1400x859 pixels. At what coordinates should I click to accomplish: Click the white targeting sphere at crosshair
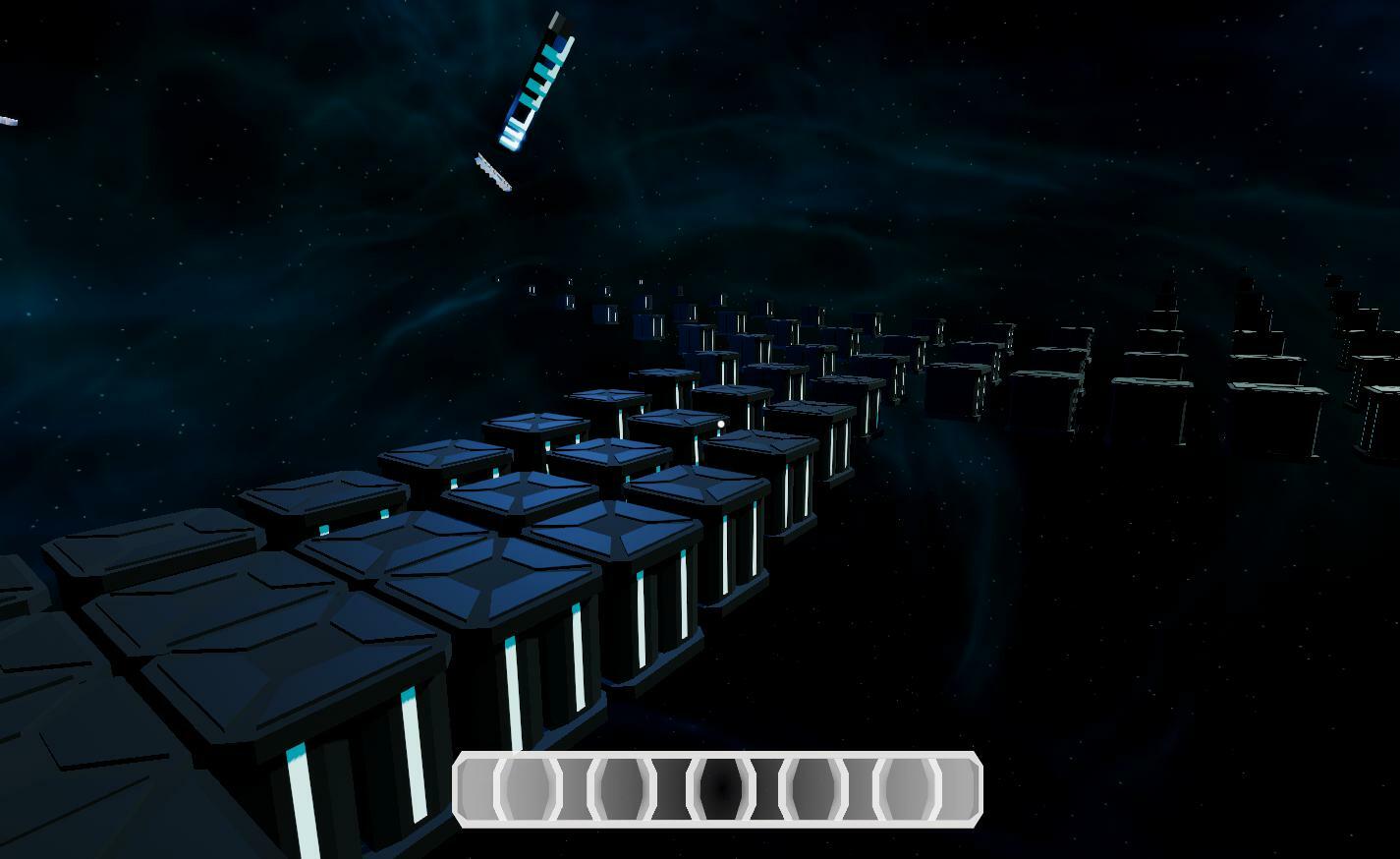pyautogui.click(x=721, y=422)
